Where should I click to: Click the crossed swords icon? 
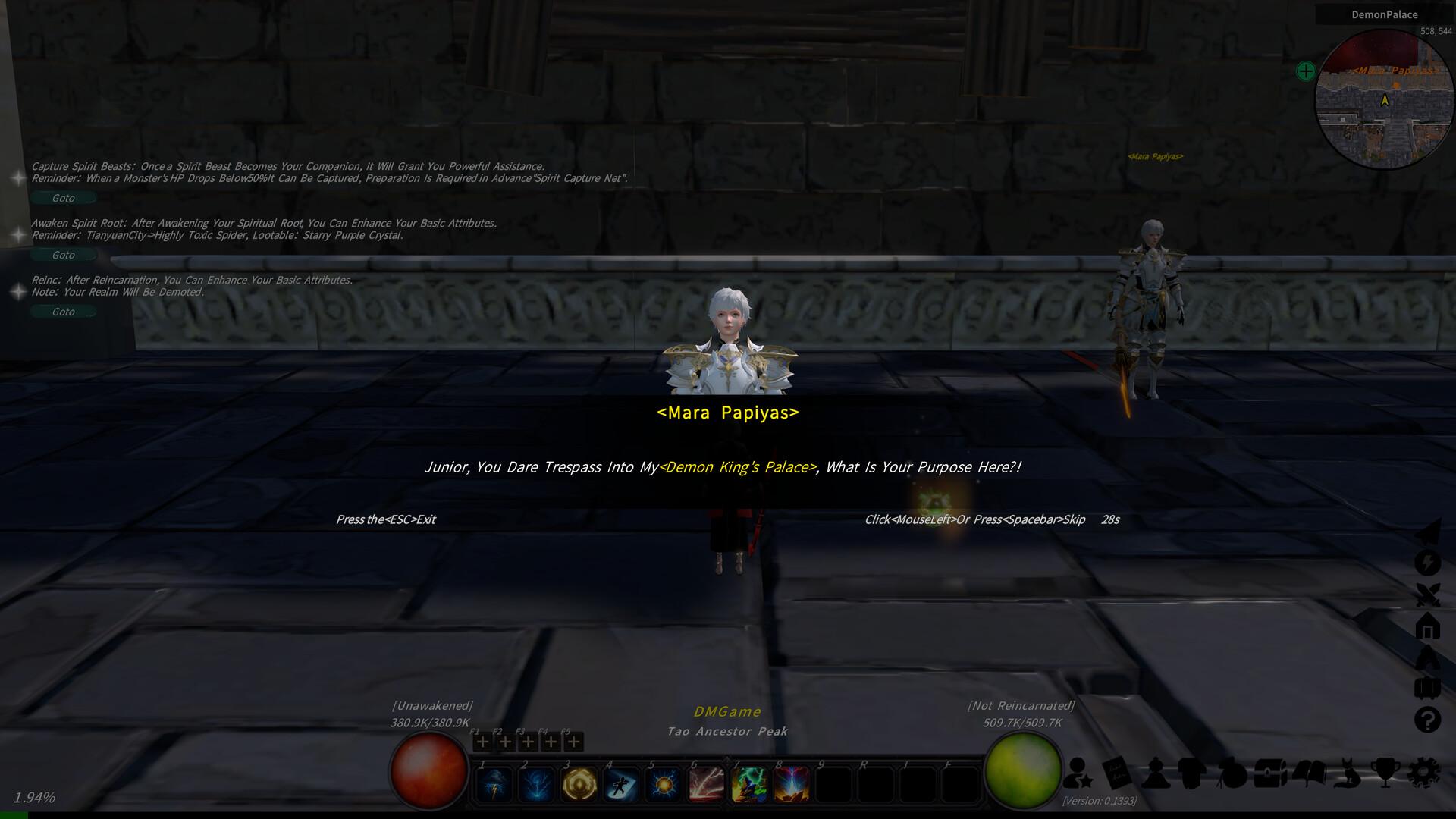(x=1427, y=595)
